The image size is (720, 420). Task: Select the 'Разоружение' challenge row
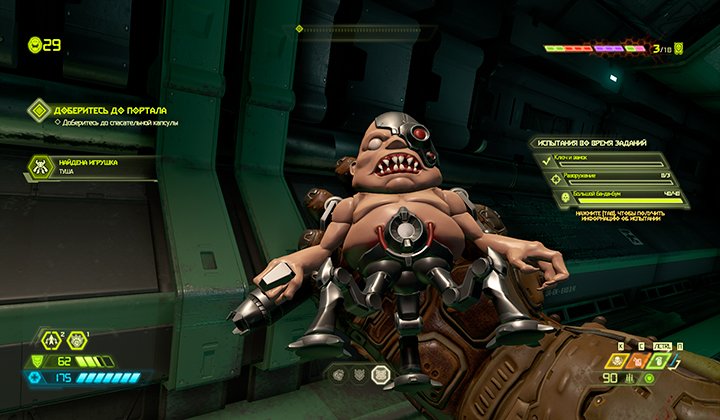coord(608,178)
